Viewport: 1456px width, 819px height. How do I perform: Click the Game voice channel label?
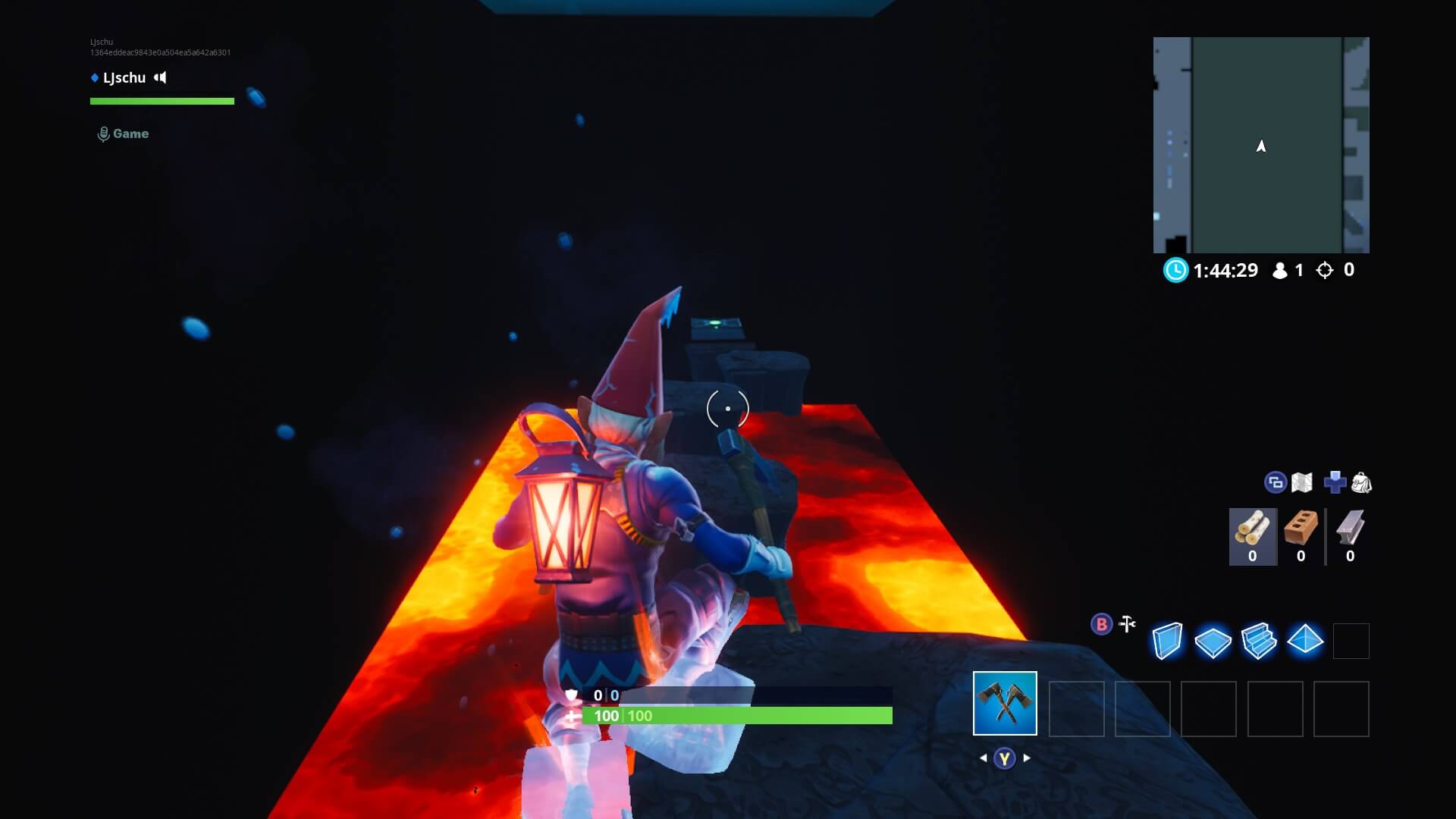(x=130, y=133)
